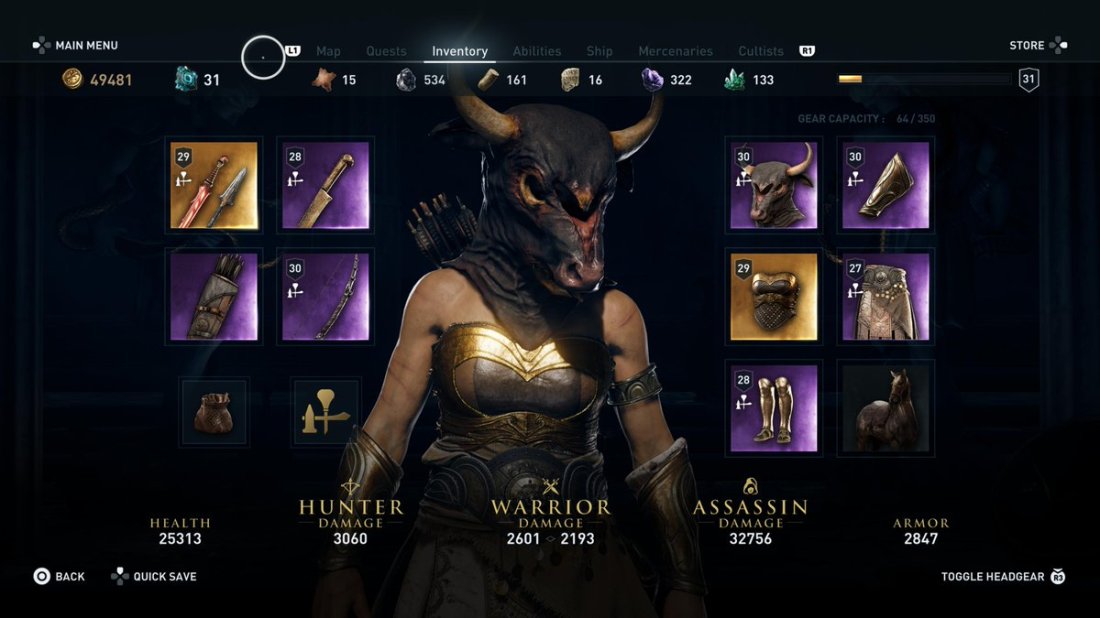Open the horse mount slot
Image resolution: width=1100 pixels, height=618 pixels.
pos(885,408)
